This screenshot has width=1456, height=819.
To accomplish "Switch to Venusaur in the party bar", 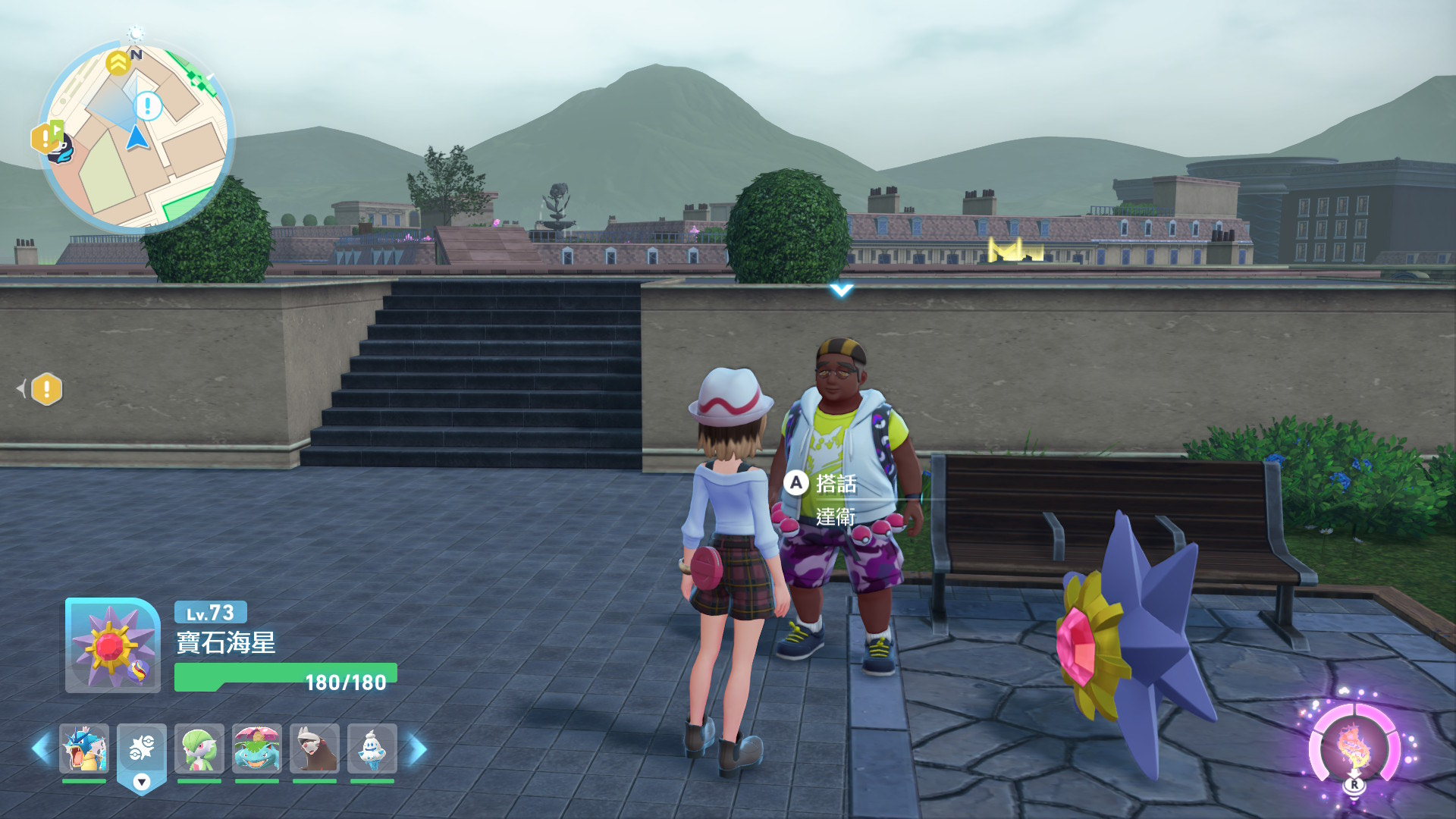I will click(x=257, y=748).
